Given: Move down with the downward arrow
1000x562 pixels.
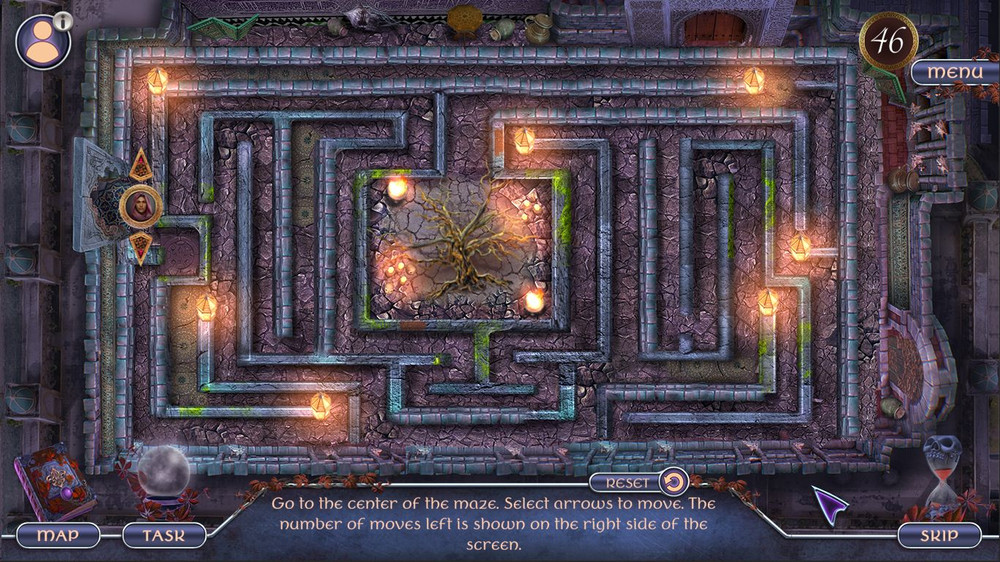Looking at the screenshot, I should 141,246.
